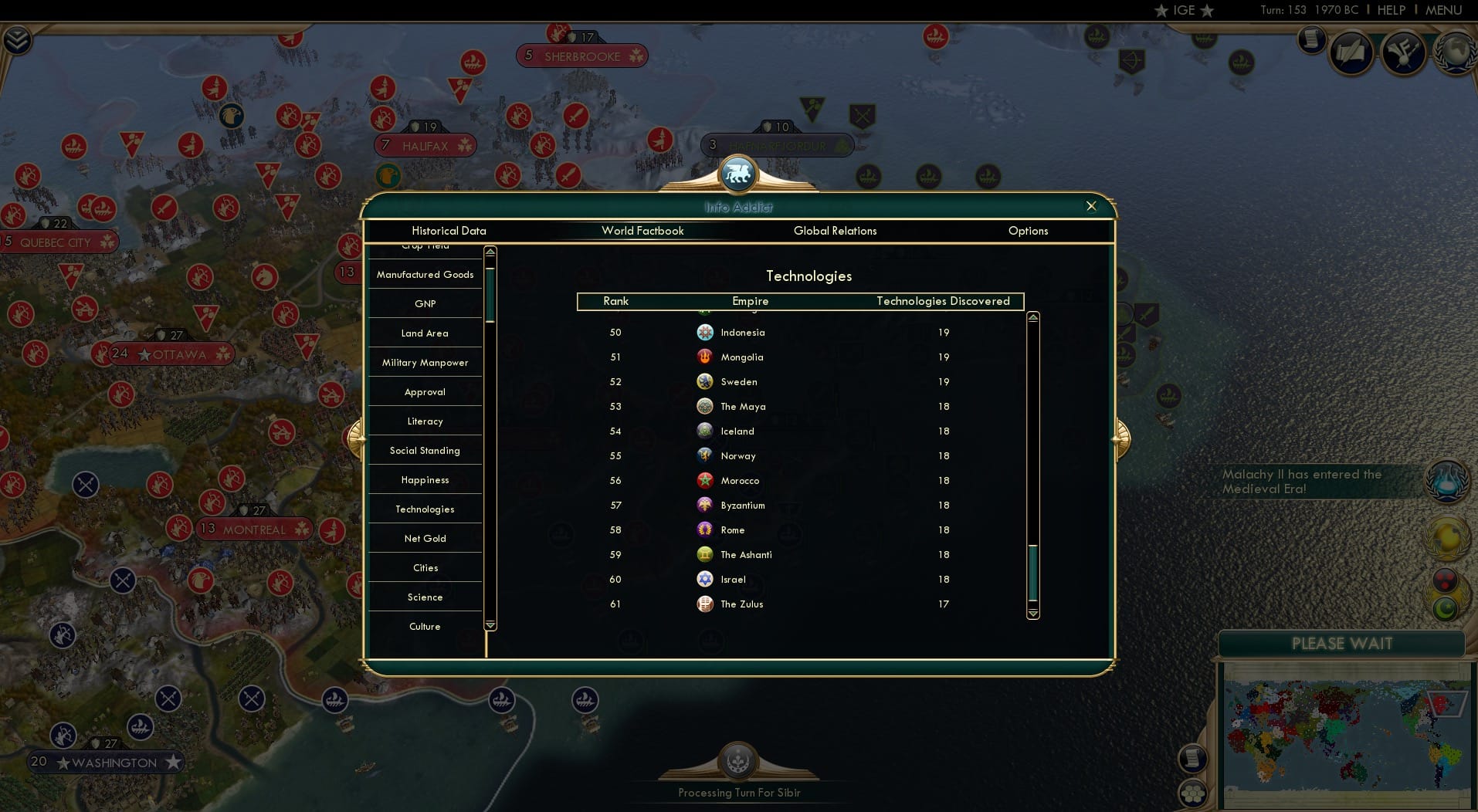
Task: Click The Maya empire icon
Action: coord(705,406)
